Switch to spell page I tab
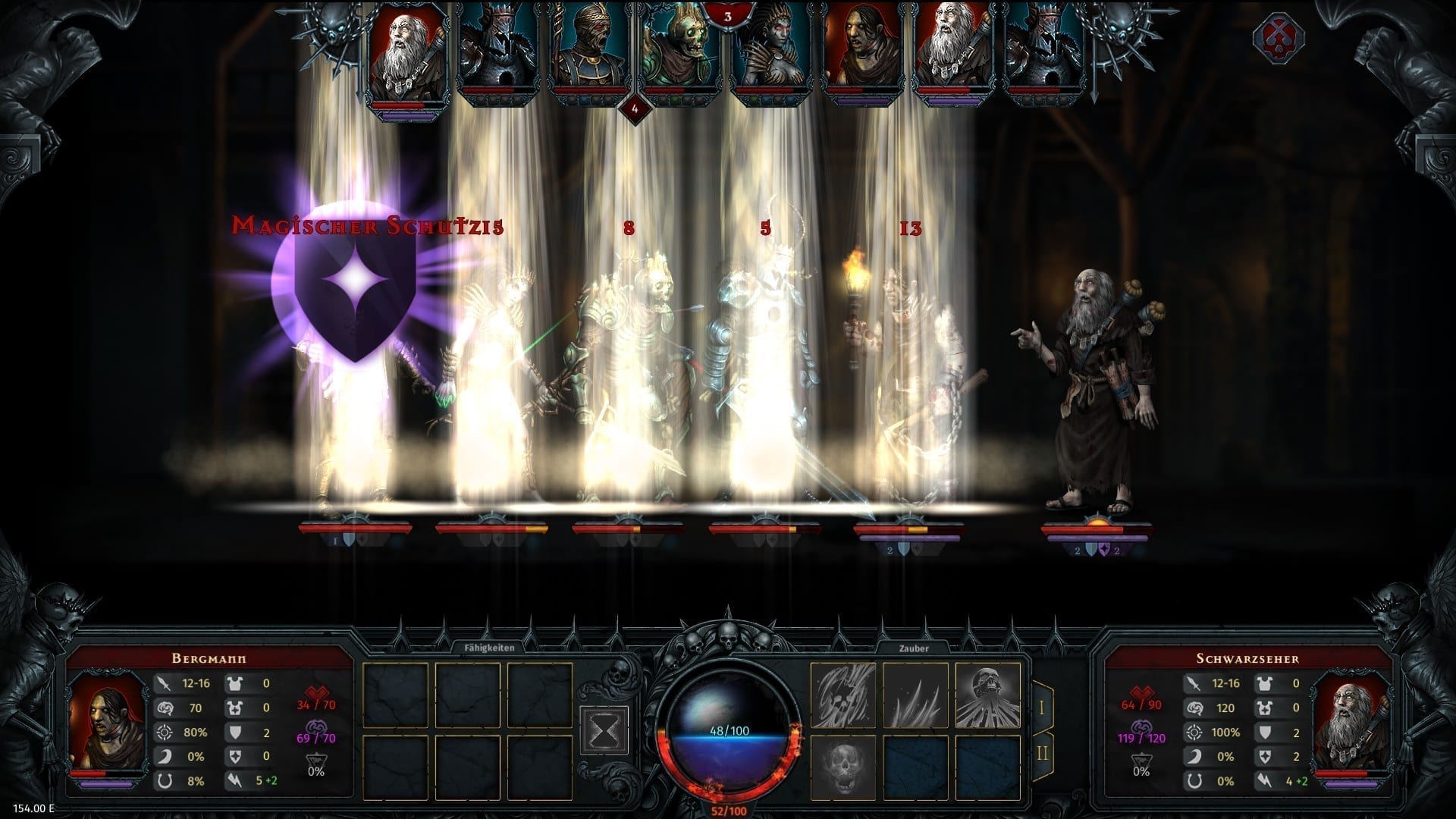Image resolution: width=1456 pixels, height=819 pixels. tap(1042, 708)
